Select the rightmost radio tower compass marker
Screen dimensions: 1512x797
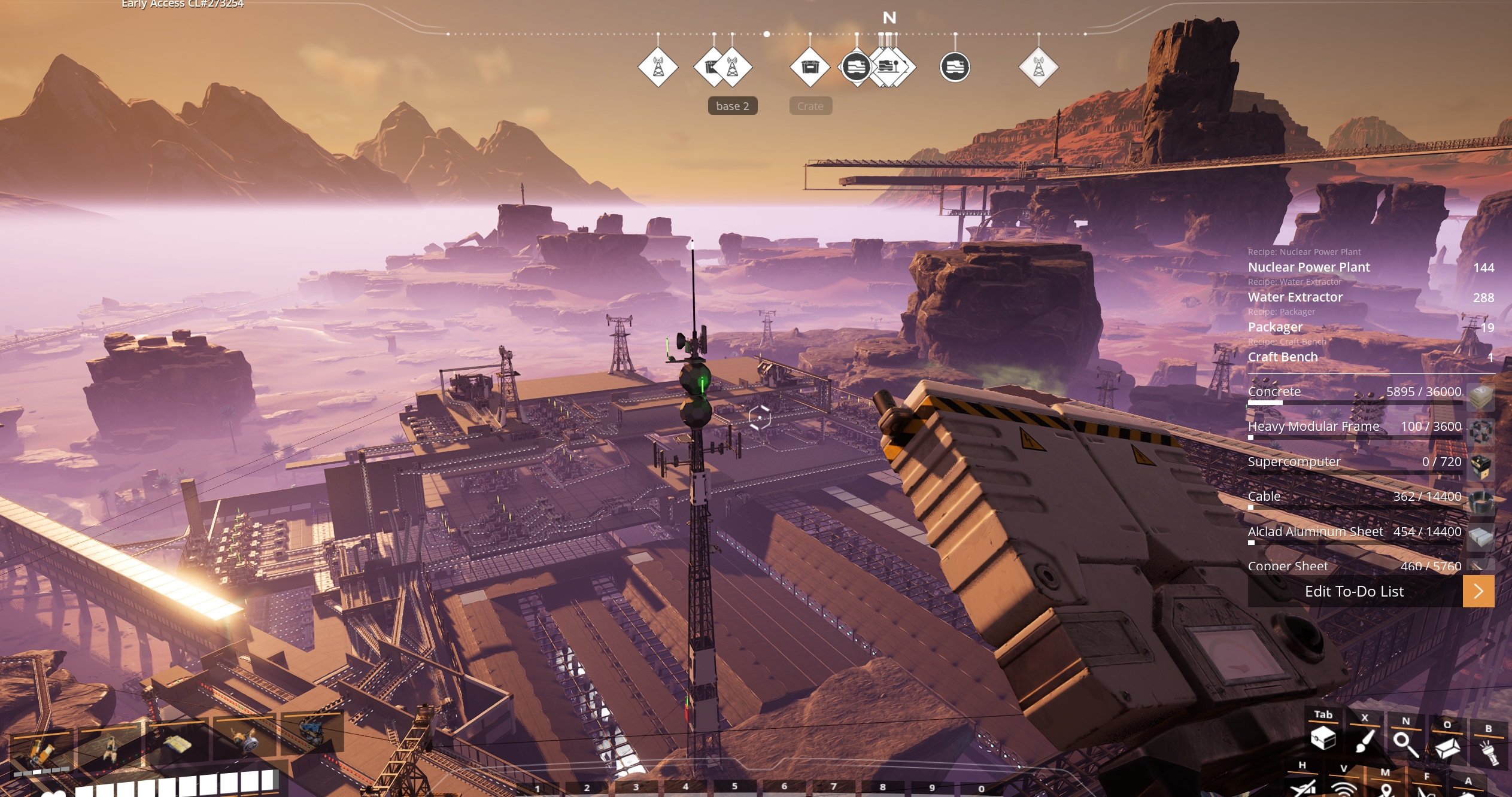(x=1039, y=67)
